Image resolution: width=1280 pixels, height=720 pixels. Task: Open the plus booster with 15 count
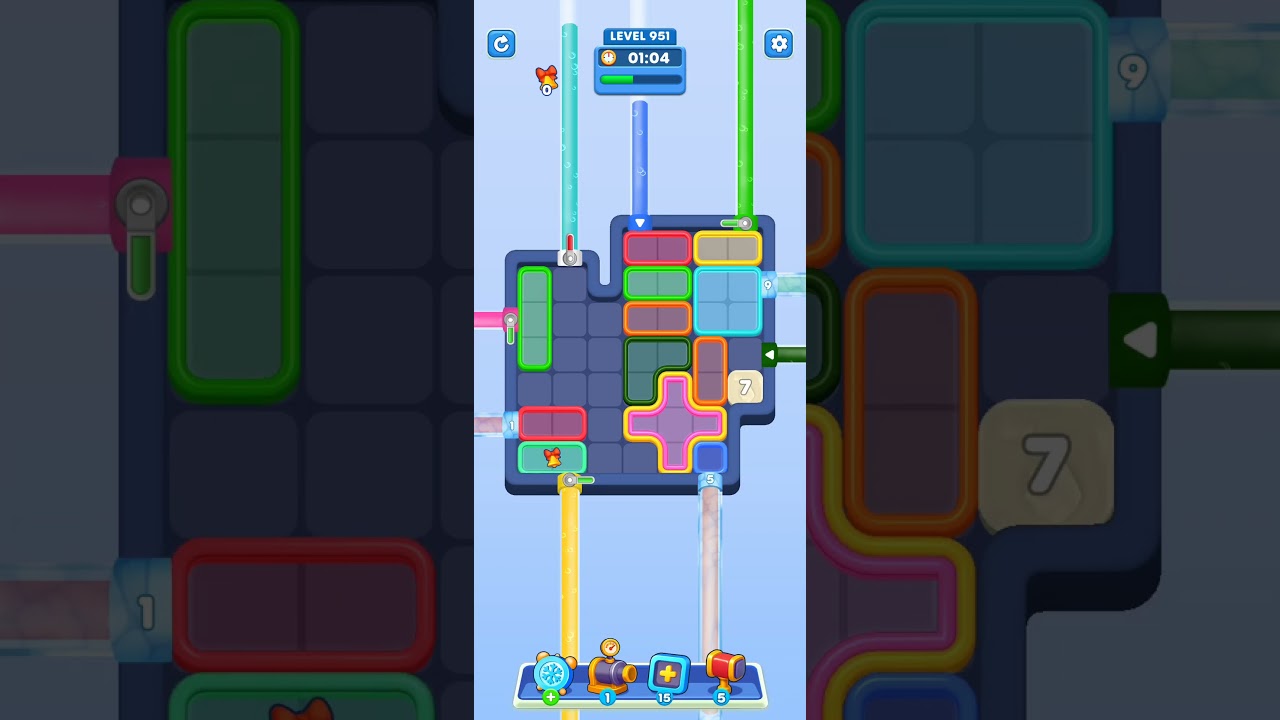pos(667,675)
